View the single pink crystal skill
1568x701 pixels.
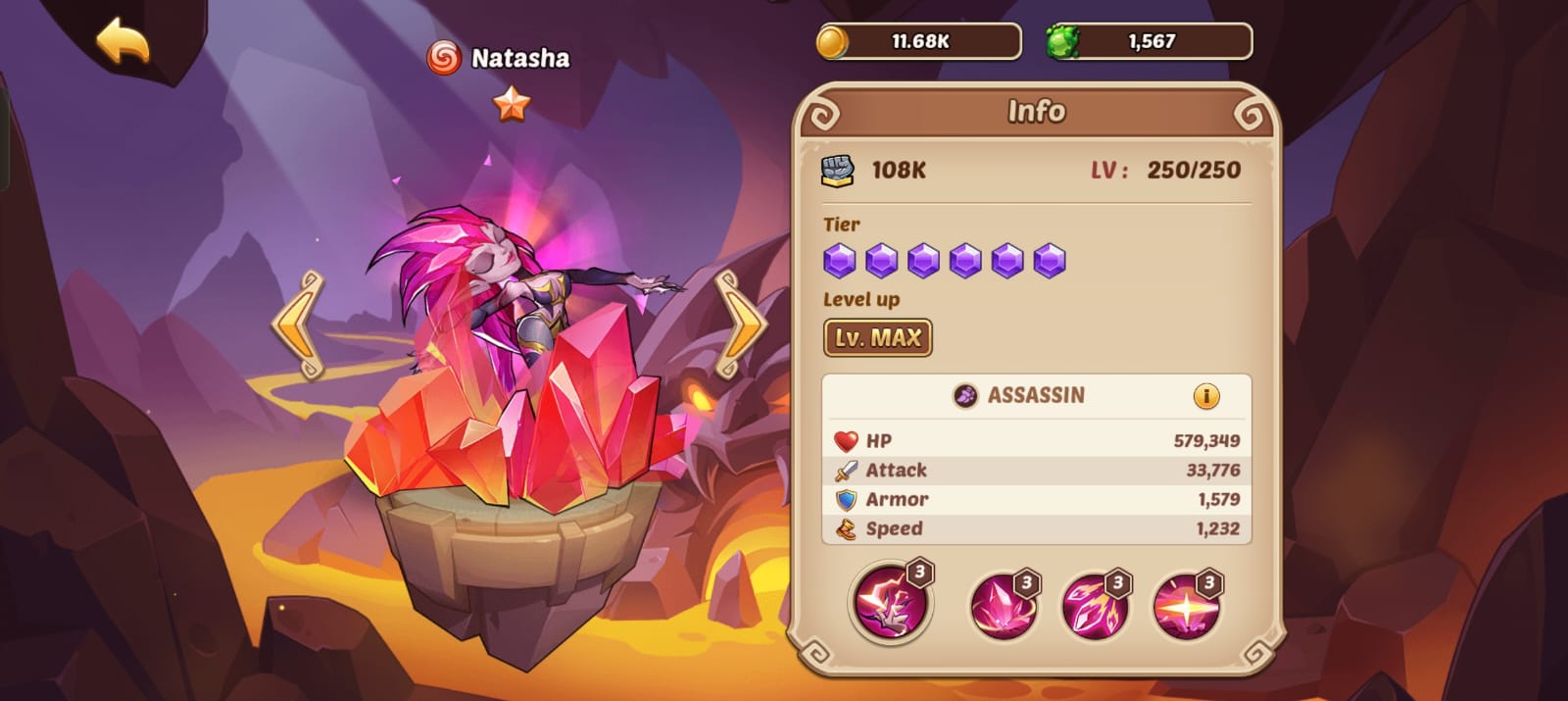tap(1004, 605)
